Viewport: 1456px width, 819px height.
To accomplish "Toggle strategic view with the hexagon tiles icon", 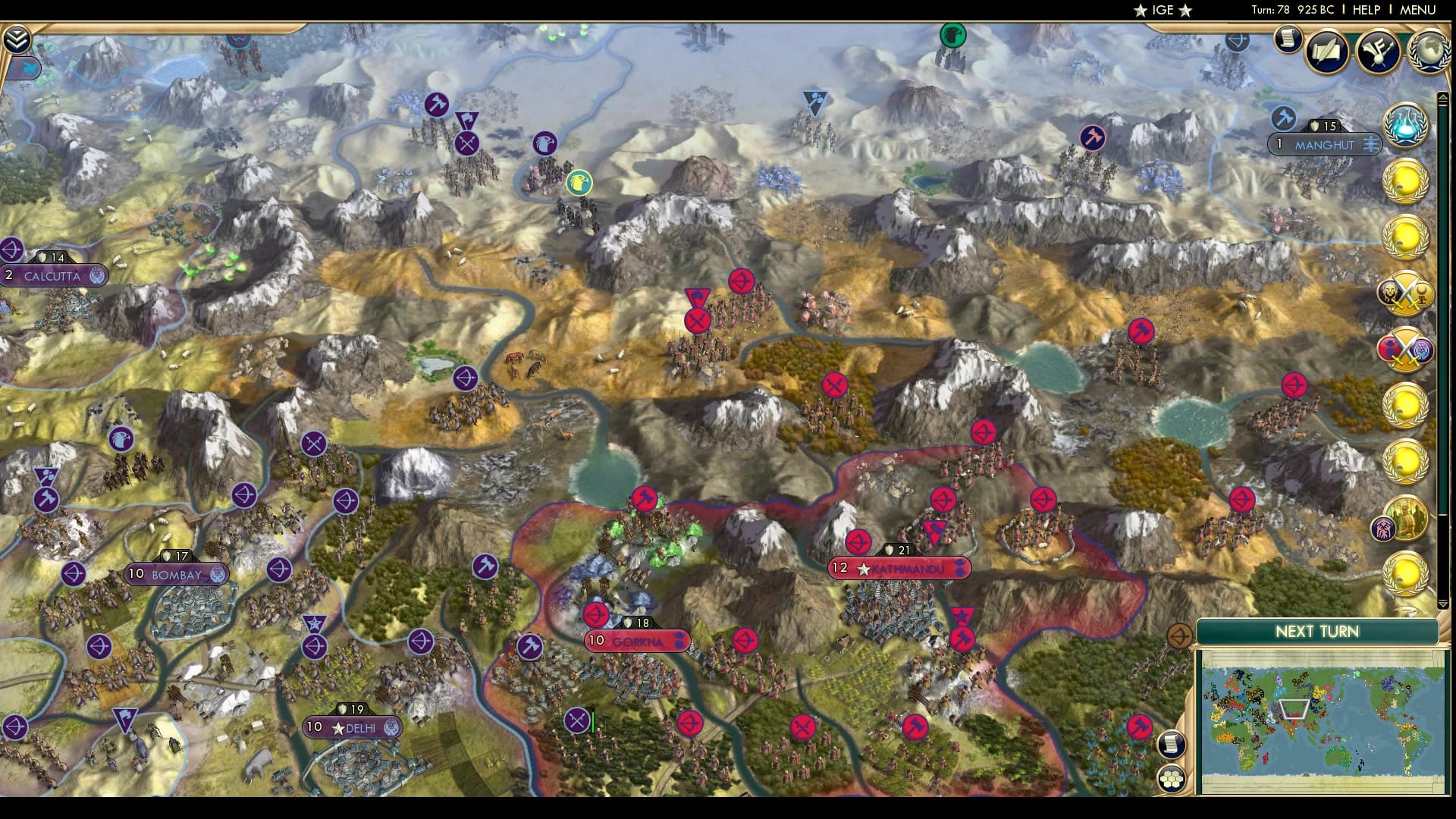I will [x=1171, y=778].
